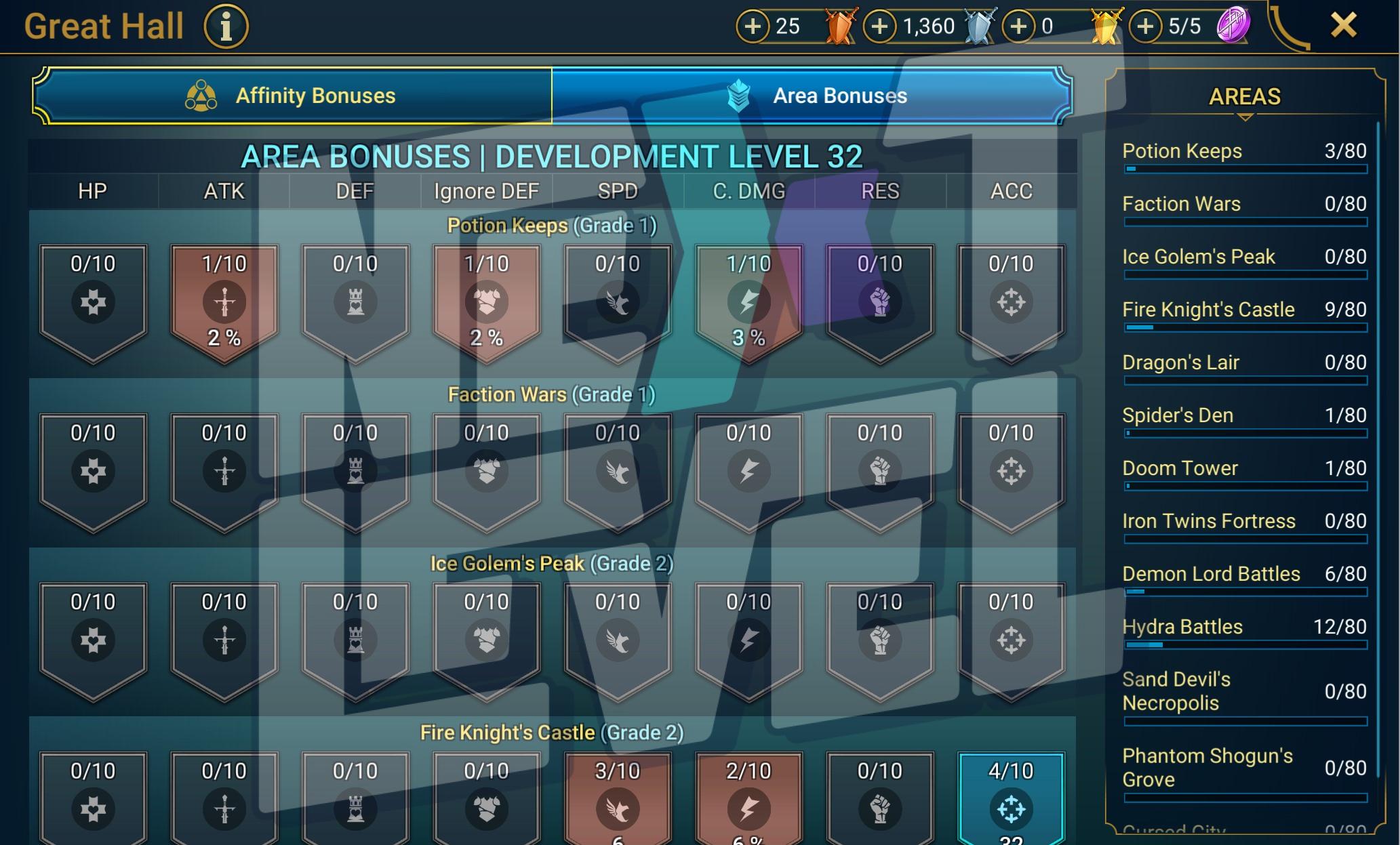The width and height of the screenshot is (1400, 845).
Task: Choose Fire Knight's Castle in Areas list
Action: [x=1243, y=310]
